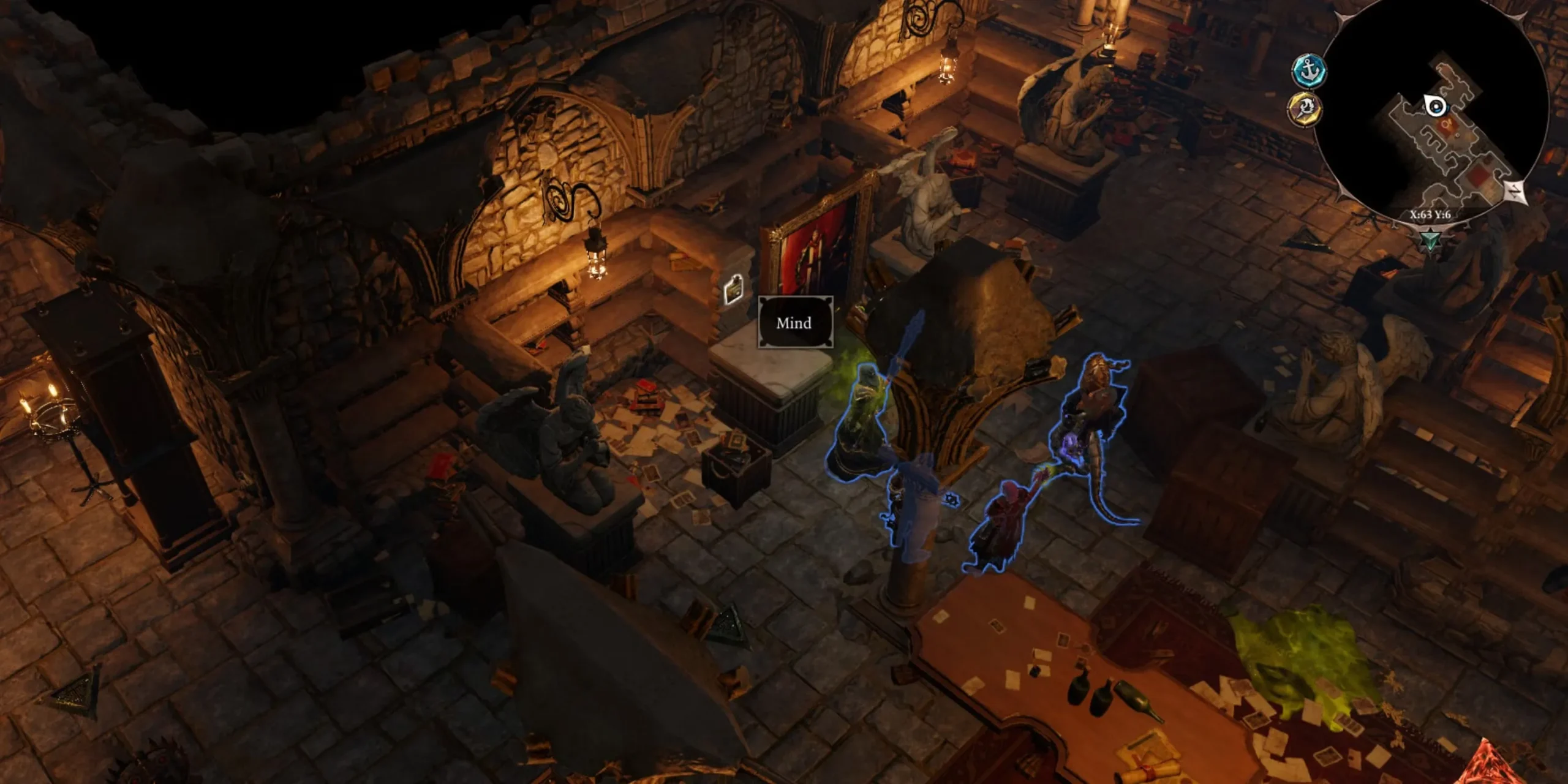Click the blue anchor waypoint icon

(x=1308, y=70)
